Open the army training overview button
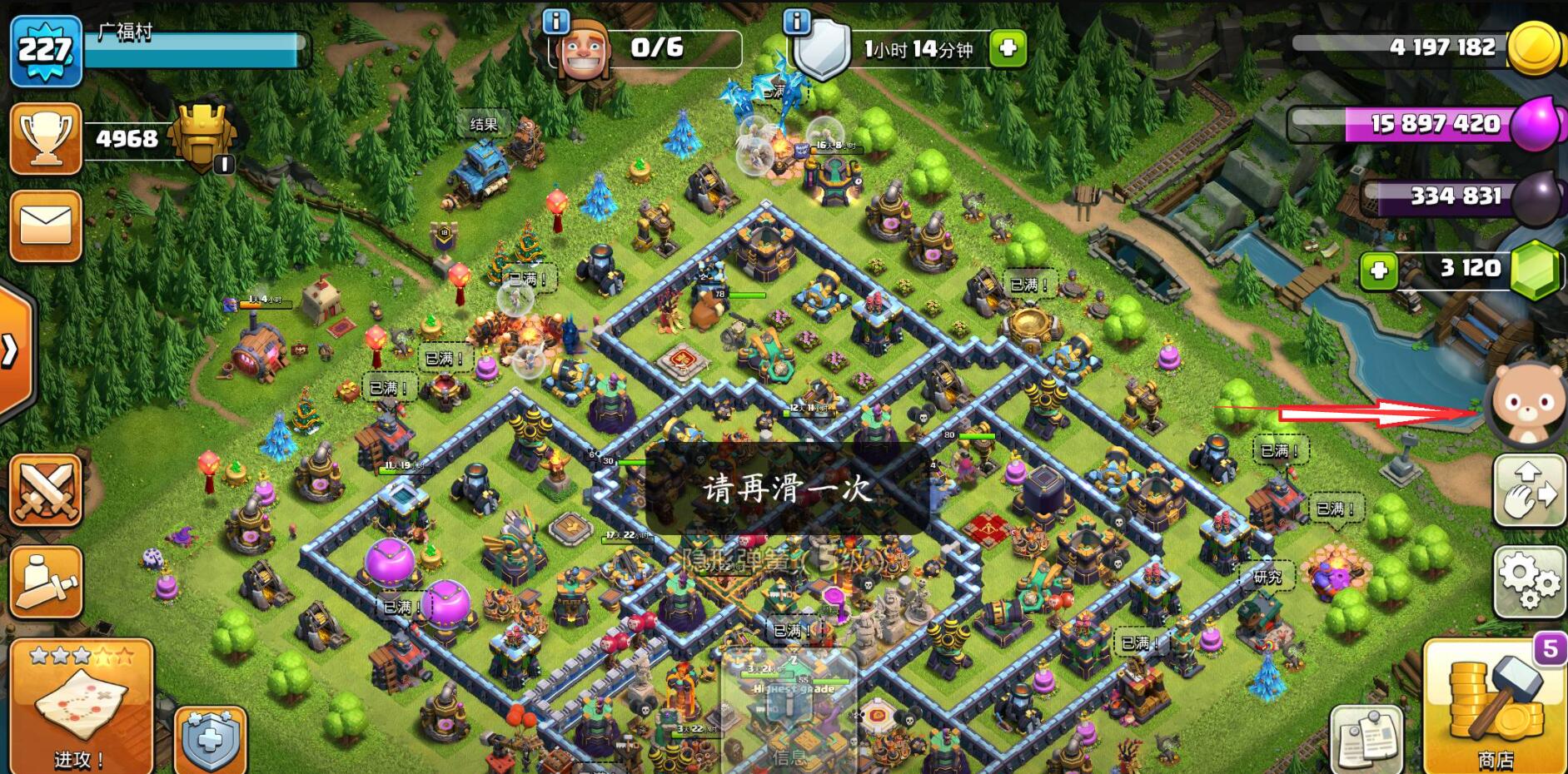This screenshot has width=1568, height=774. coord(45,581)
